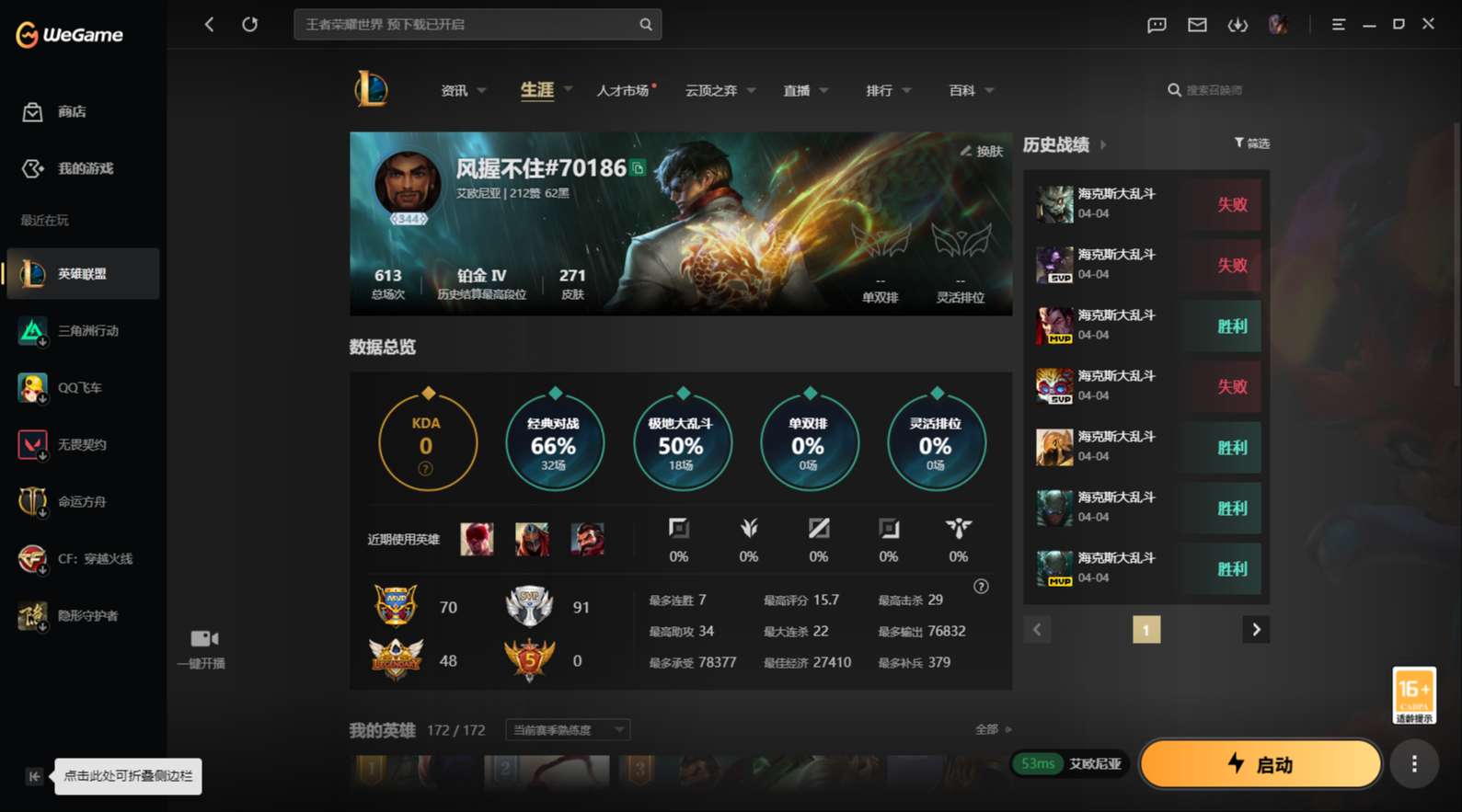Open the download manager icon

[1238, 25]
